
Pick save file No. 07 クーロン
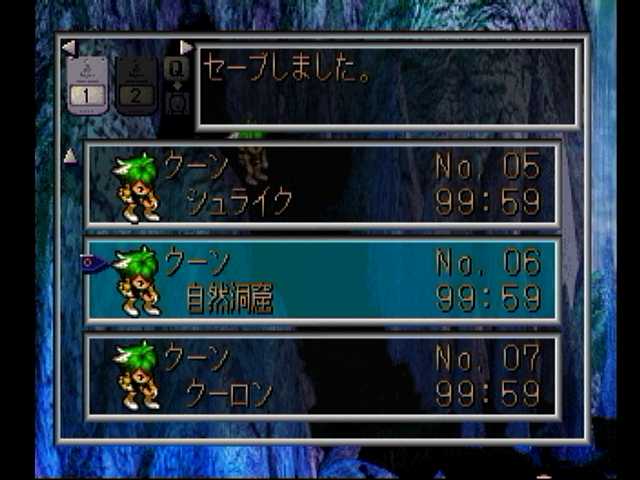pyautogui.click(x=322, y=376)
